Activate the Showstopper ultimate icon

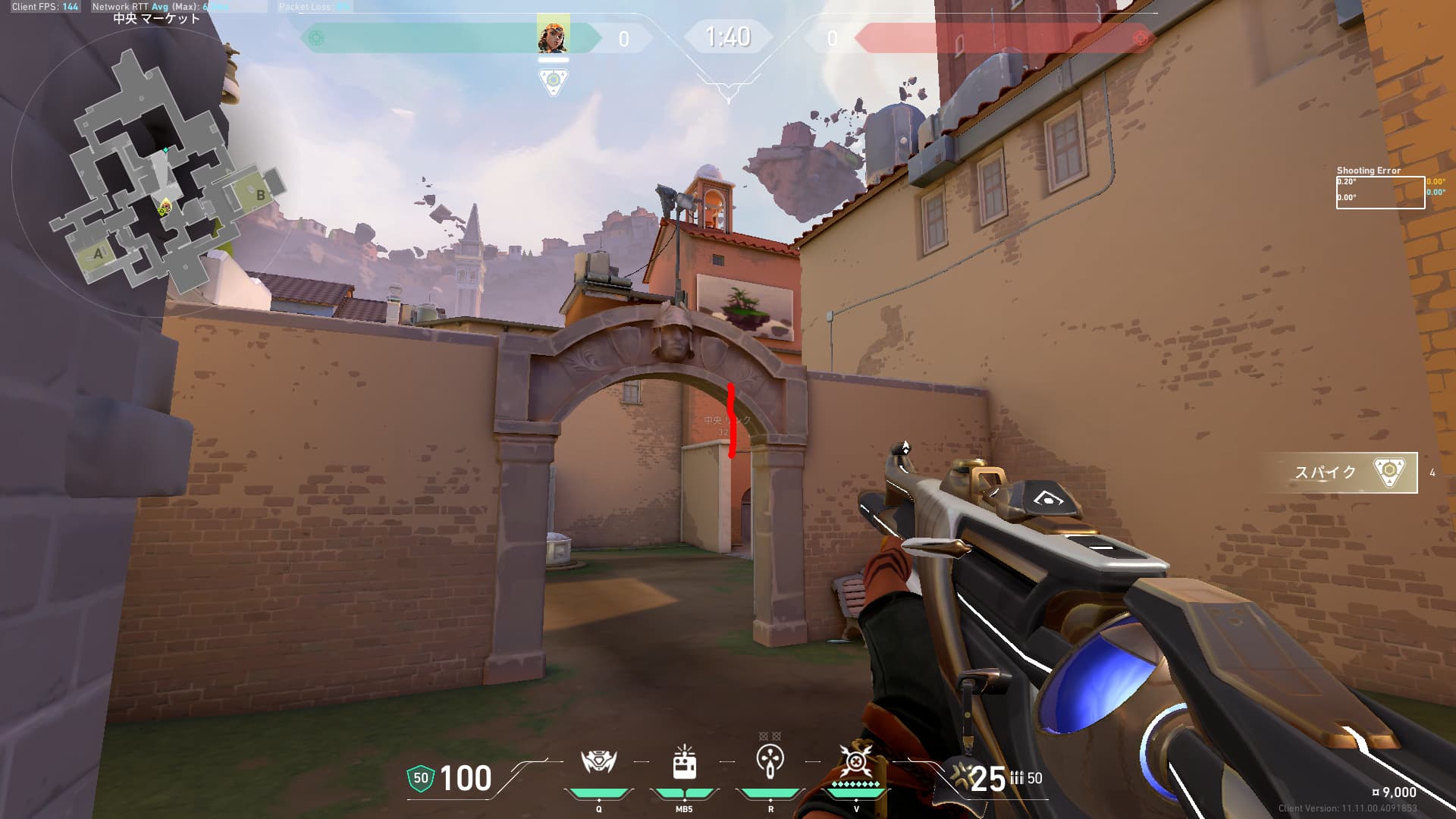pos(856,761)
